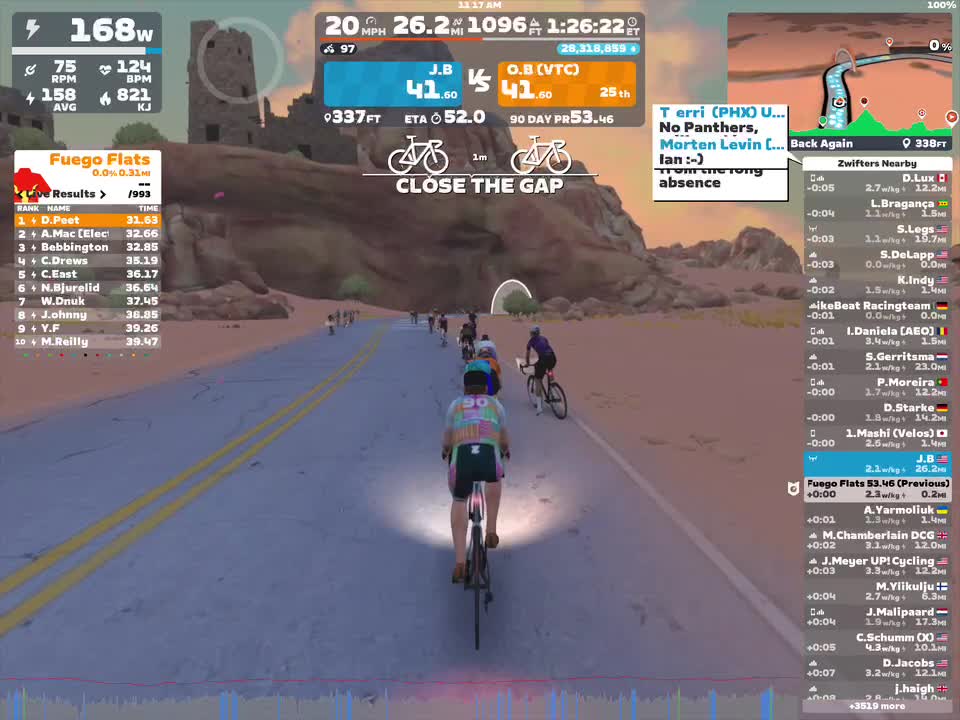Select O.B (VTC) orange rider card

(566, 84)
